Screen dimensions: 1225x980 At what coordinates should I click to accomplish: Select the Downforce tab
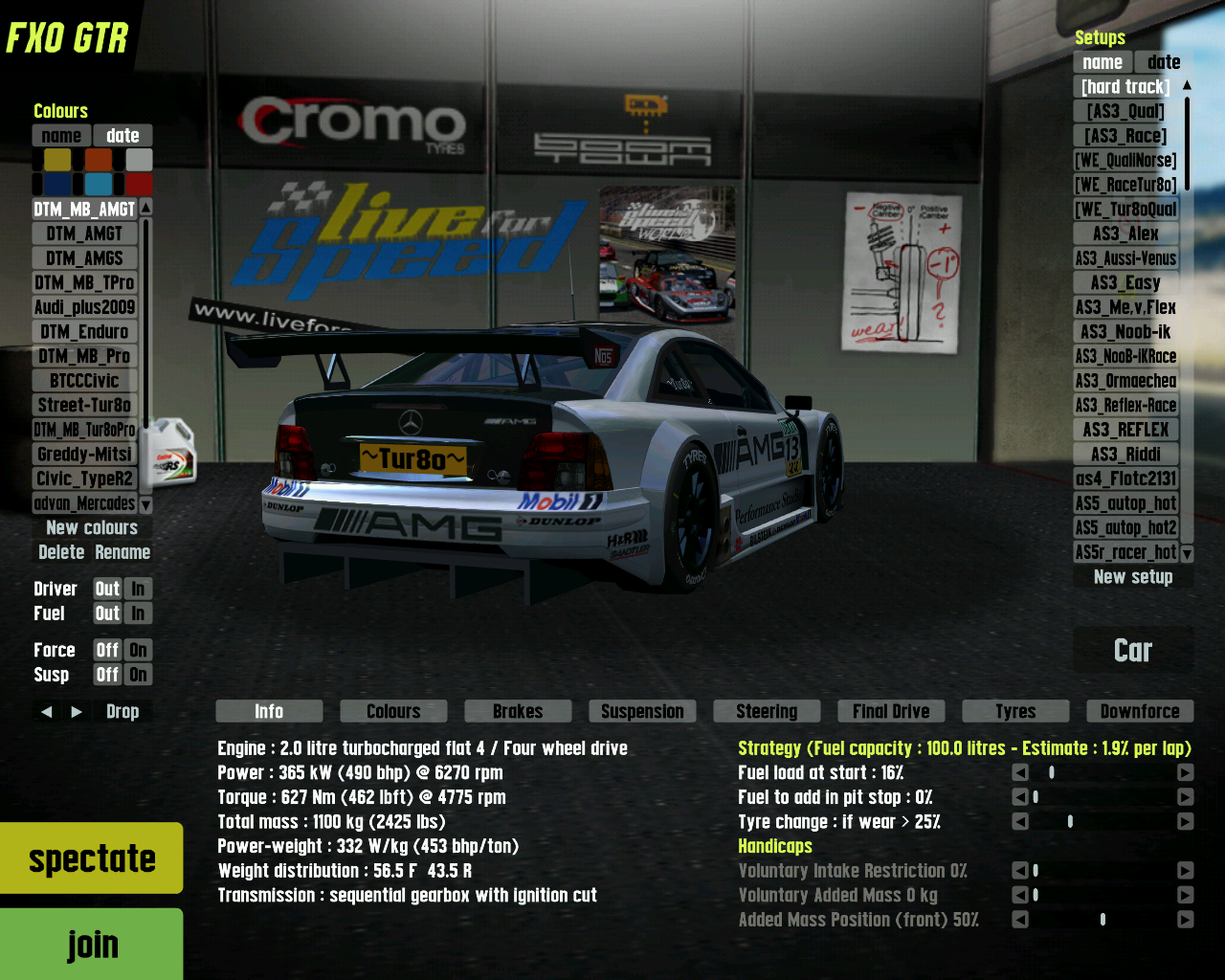coord(1140,711)
